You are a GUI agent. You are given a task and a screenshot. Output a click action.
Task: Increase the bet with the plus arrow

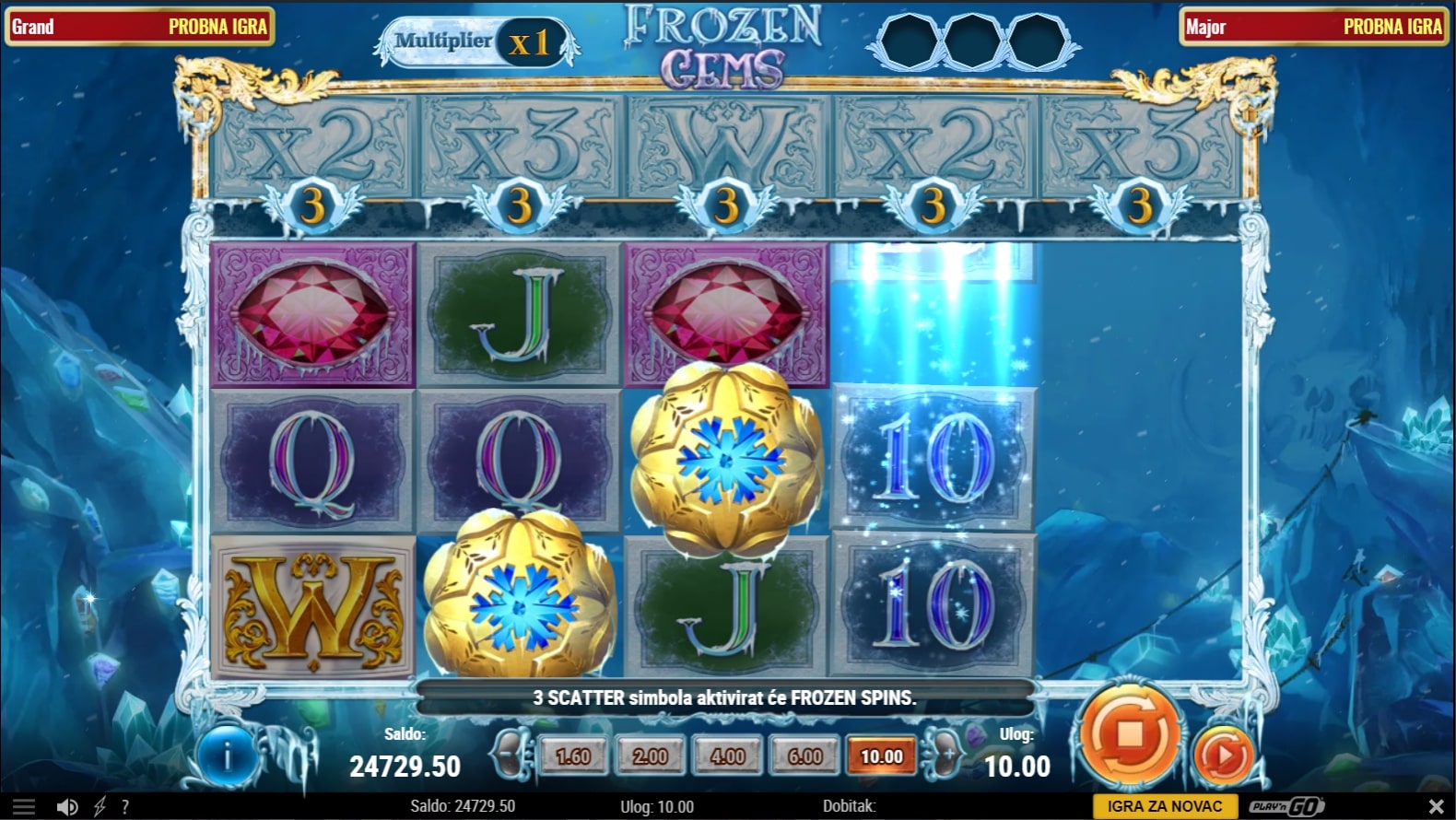(x=946, y=755)
